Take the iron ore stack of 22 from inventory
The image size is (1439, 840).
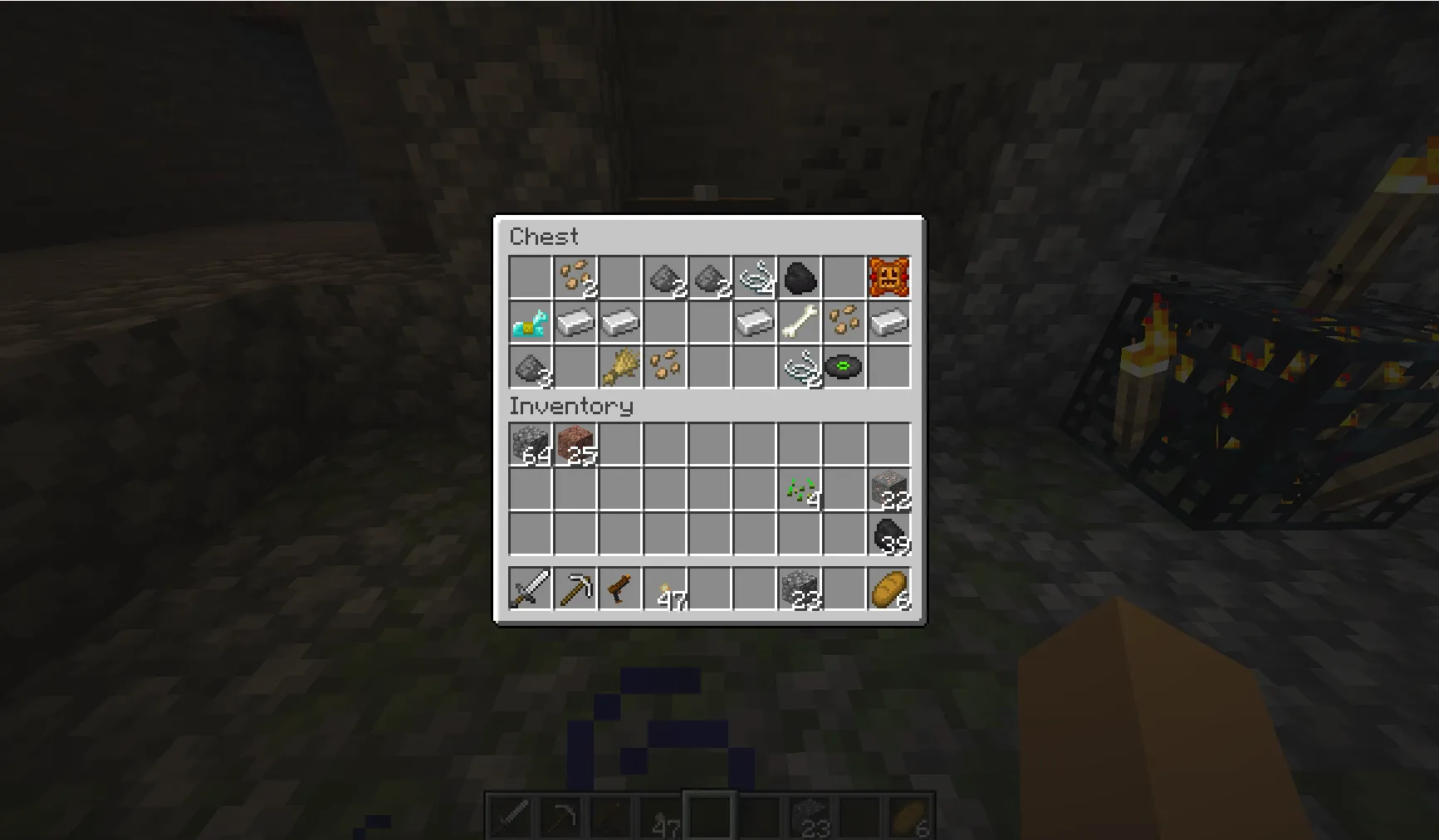tap(890, 489)
